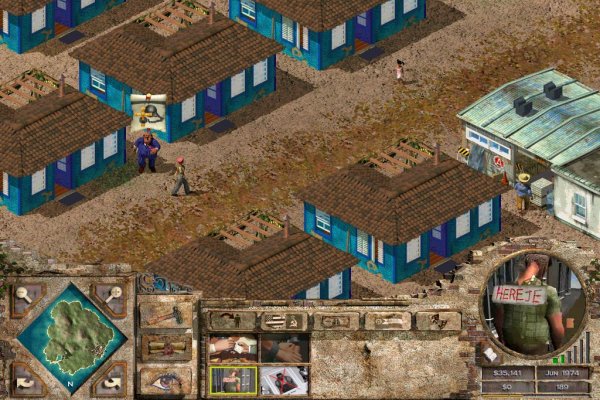Open the almanac book icon beside the treasury
Viewport: 600px width, 400px height.
pyautogui.click(x=492, y=354)
